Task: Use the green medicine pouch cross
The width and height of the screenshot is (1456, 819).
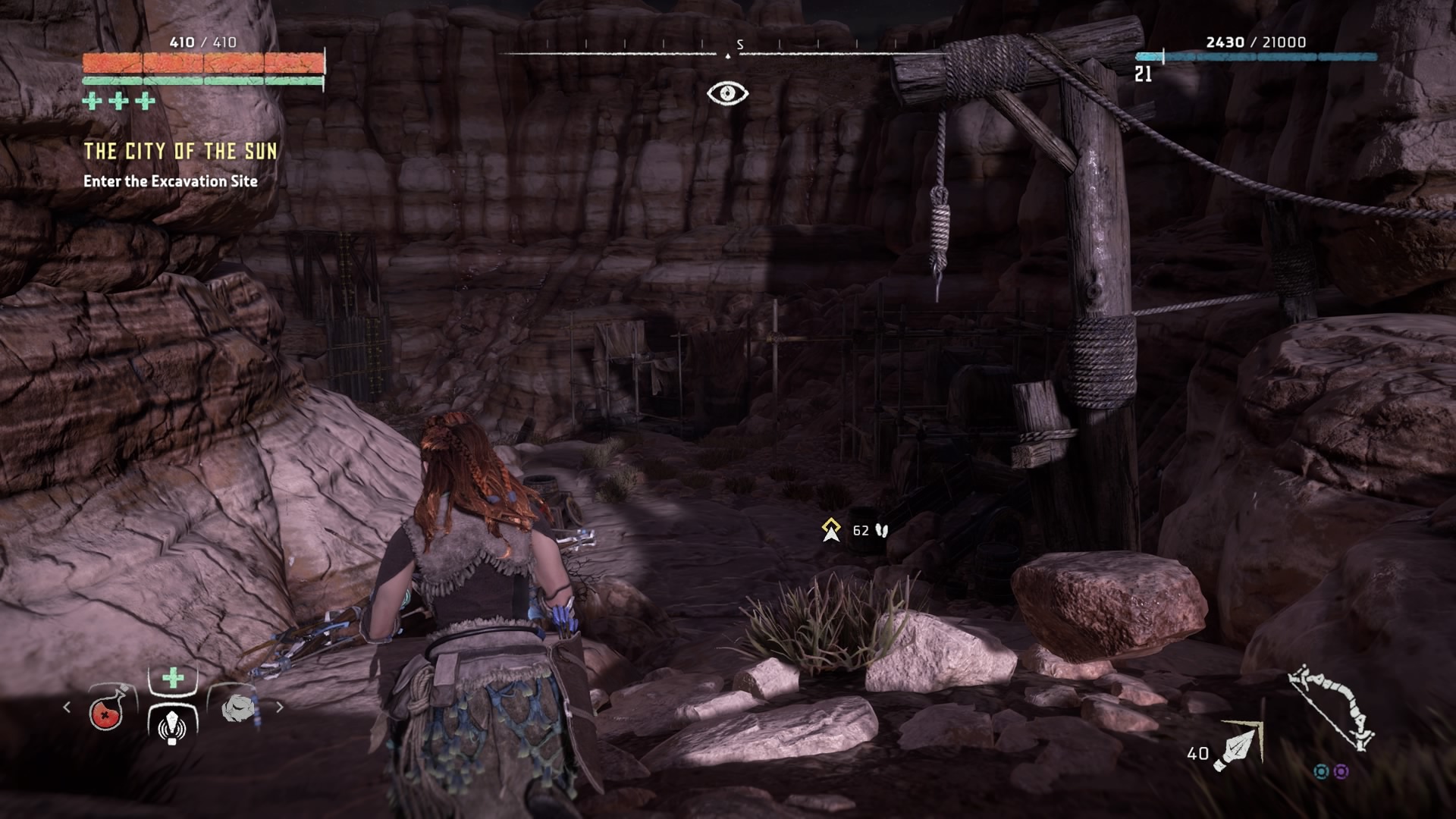Action: tap(173, 677)
